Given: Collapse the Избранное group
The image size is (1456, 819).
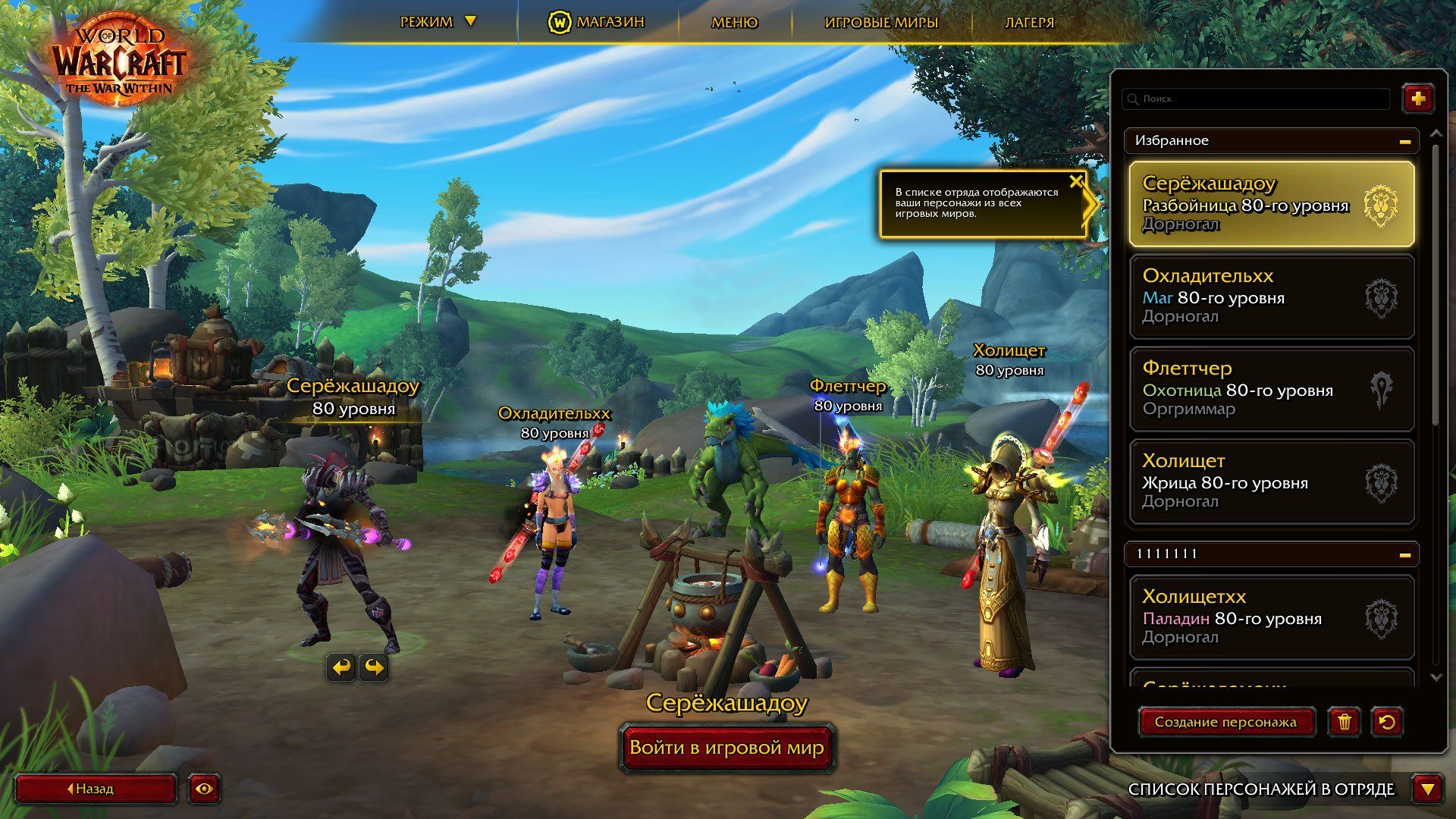Looking at the screenshot, I should 1404,141.
